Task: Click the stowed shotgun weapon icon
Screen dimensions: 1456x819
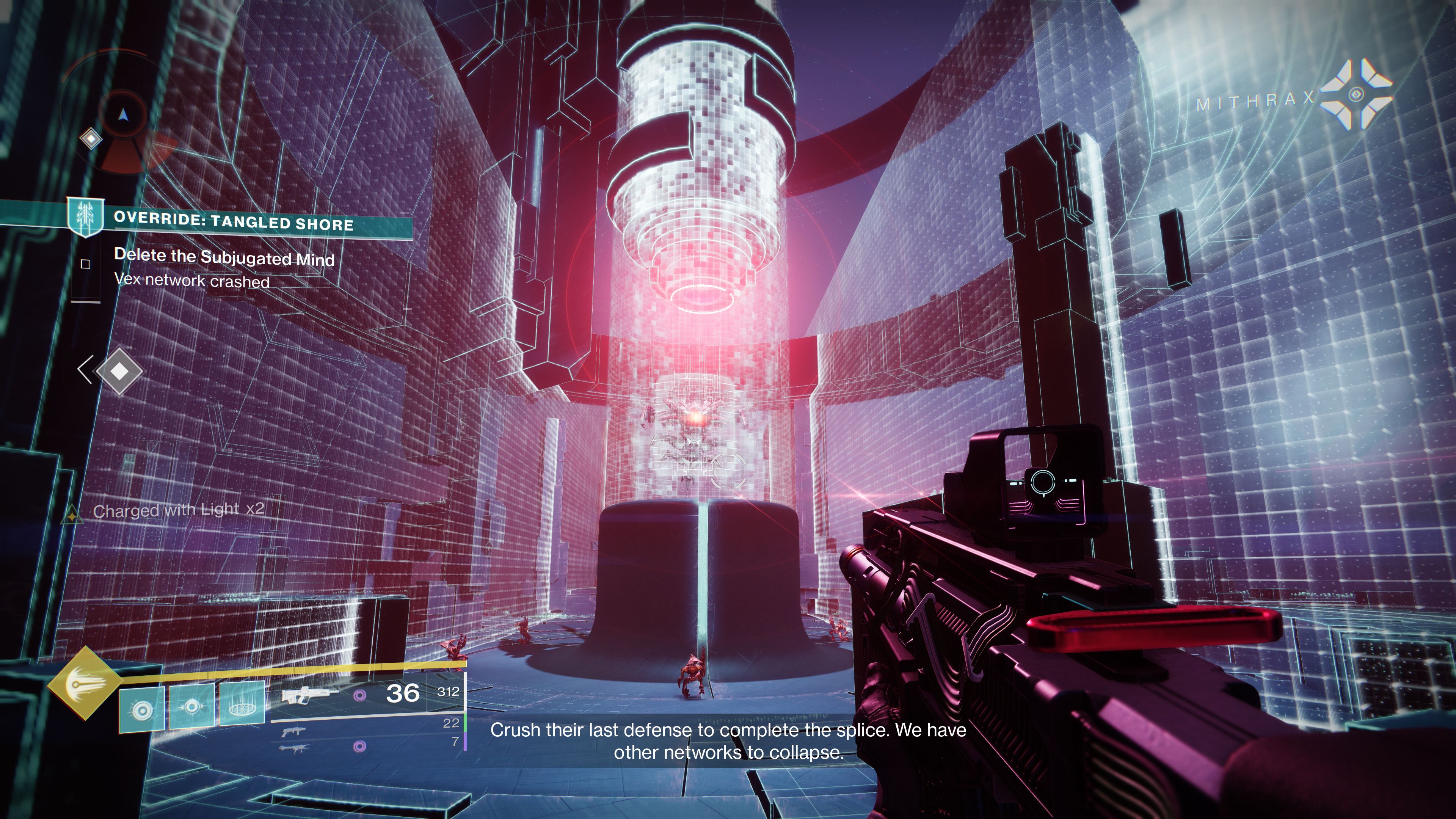Action: (x=295, y=732)
